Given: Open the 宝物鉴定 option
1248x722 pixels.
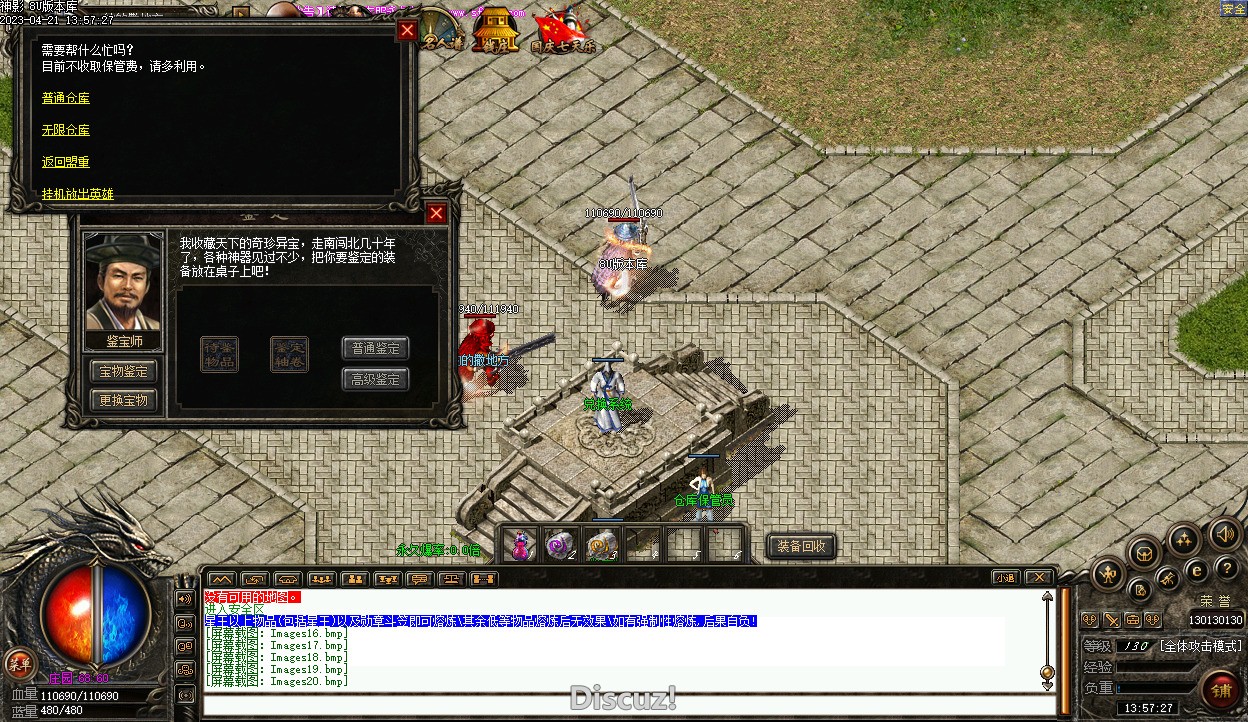Looking at the screenshot, I should coord(123,371).
